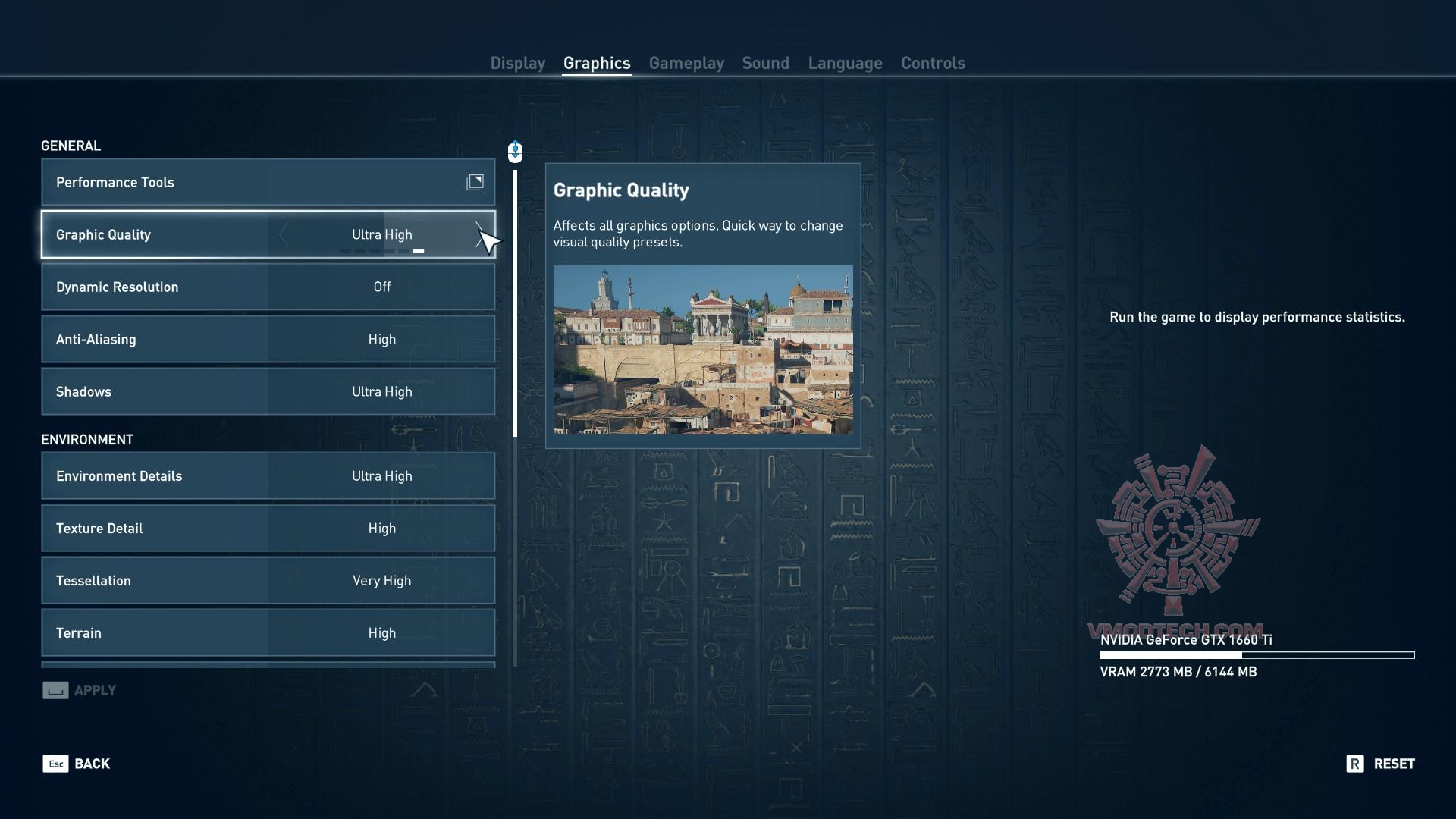The image size is (1456, 819).
Task: Choose the Anti-Aliasing setting row
Action: (x=268, y=340)
